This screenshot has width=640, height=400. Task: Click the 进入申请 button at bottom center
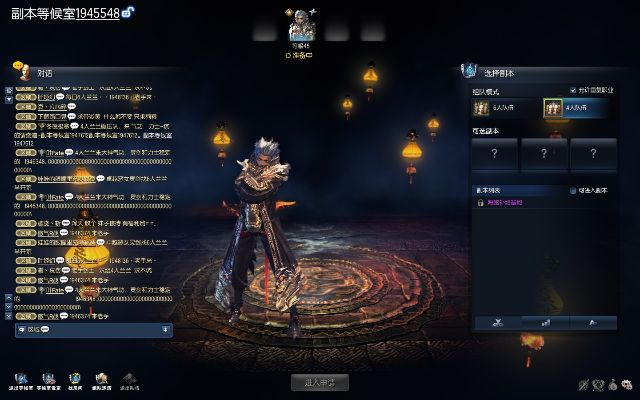(x=320, y=382)
